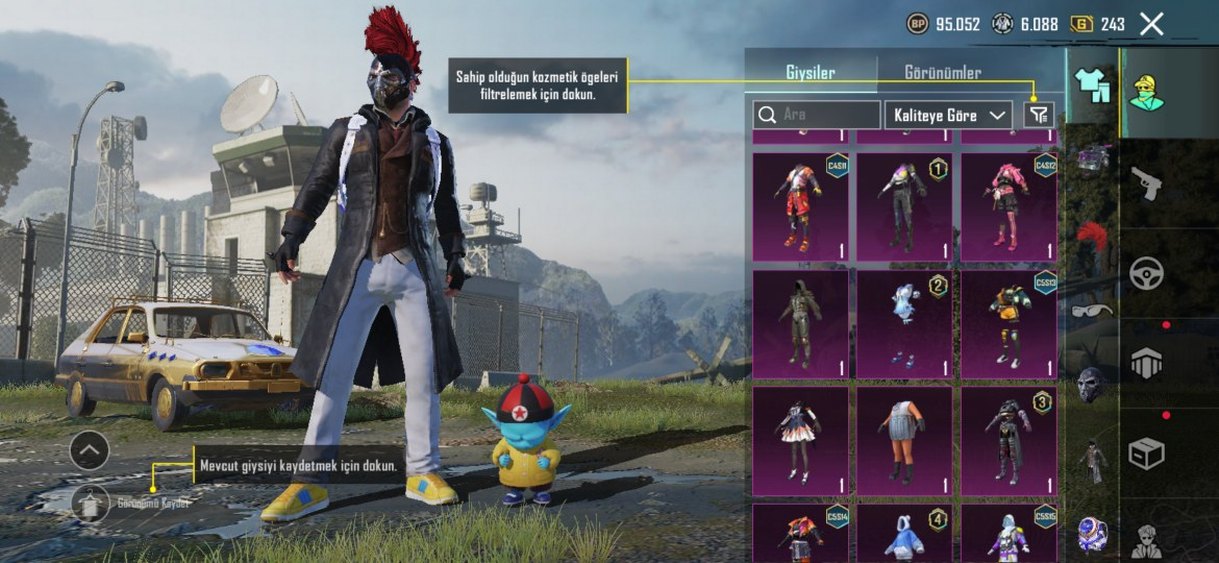Open the weapon skins pistol category
The width and height of the screenshot is (1219, 563).
click(1146, 183)
